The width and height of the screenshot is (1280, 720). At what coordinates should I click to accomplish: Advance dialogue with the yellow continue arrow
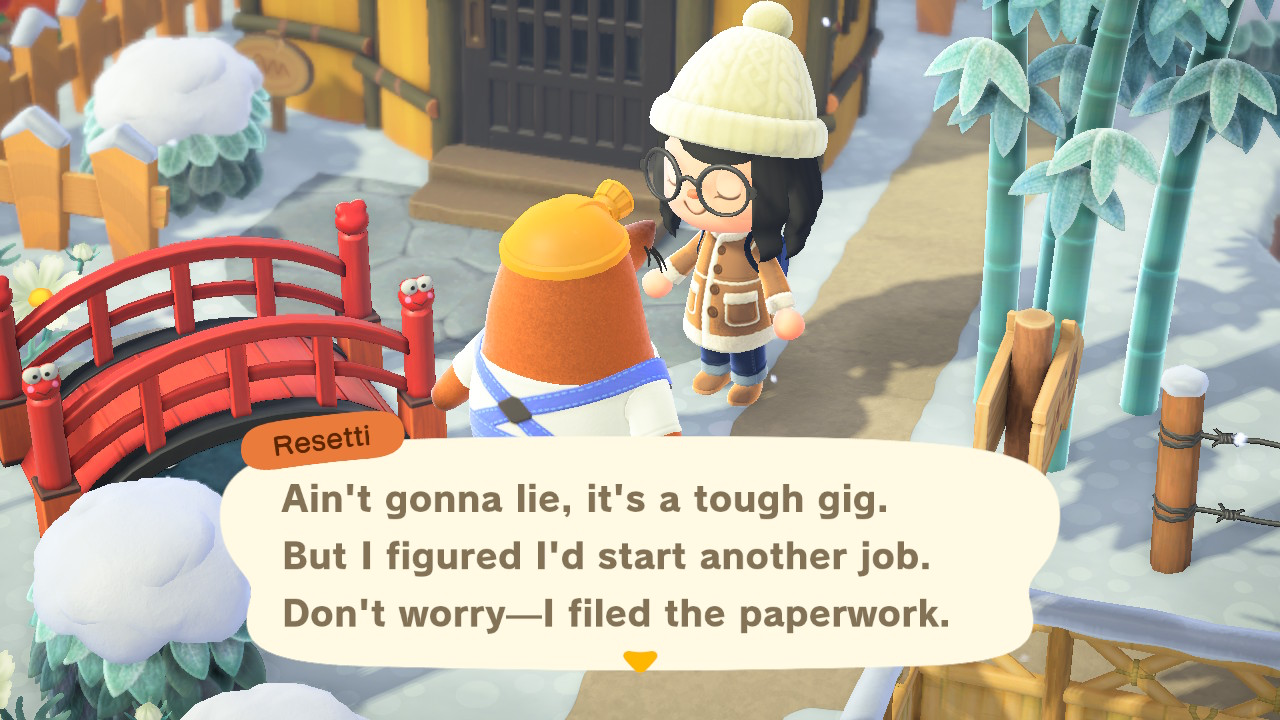click(639, 661)
